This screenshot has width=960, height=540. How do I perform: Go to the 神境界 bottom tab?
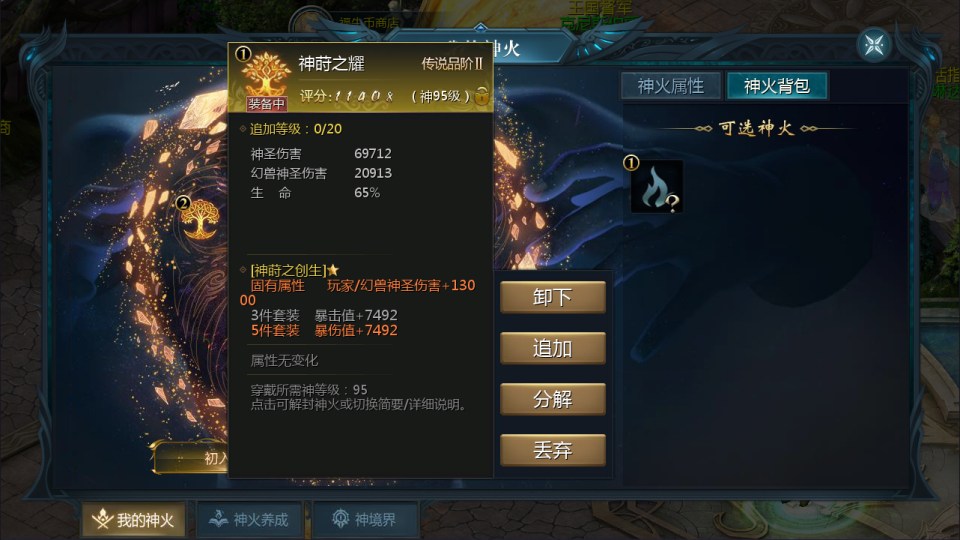(364, 520)
